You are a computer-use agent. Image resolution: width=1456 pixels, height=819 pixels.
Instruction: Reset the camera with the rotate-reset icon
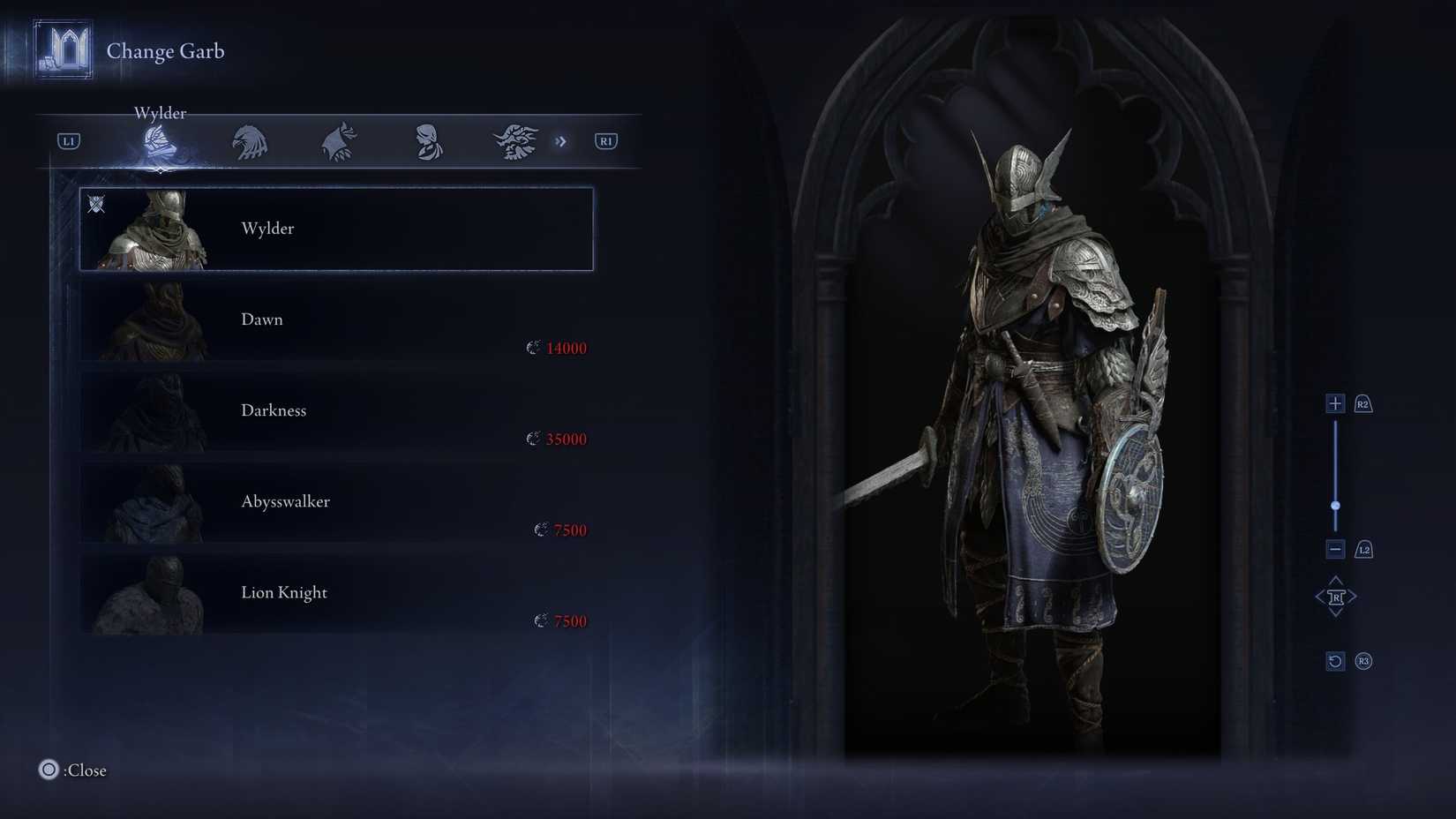[1334, 660]
